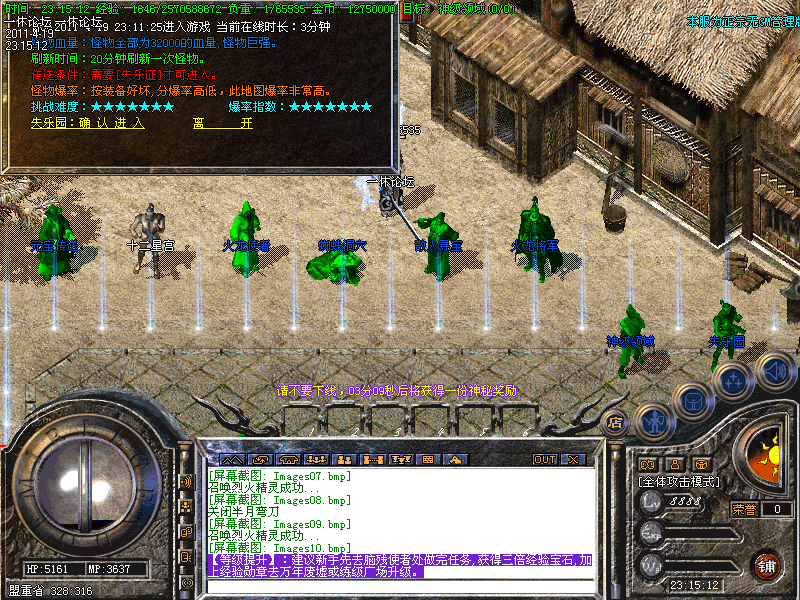Open the skills sparkle round button
This screenshot has width=800, height=600.
coord(735,380)
